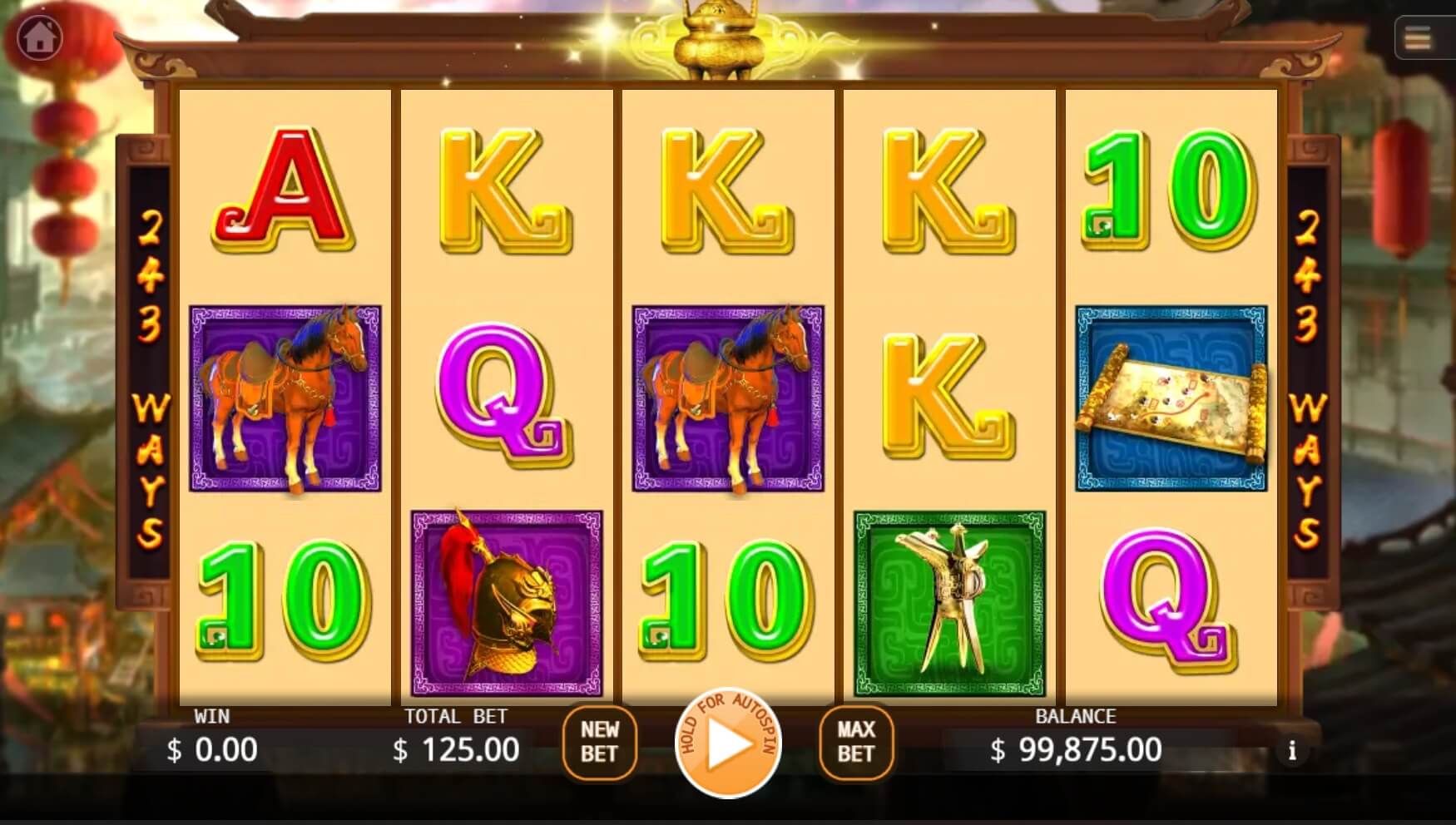Set the maximum bet
The width and height of the screenshot is (1456, 825).
855,742
